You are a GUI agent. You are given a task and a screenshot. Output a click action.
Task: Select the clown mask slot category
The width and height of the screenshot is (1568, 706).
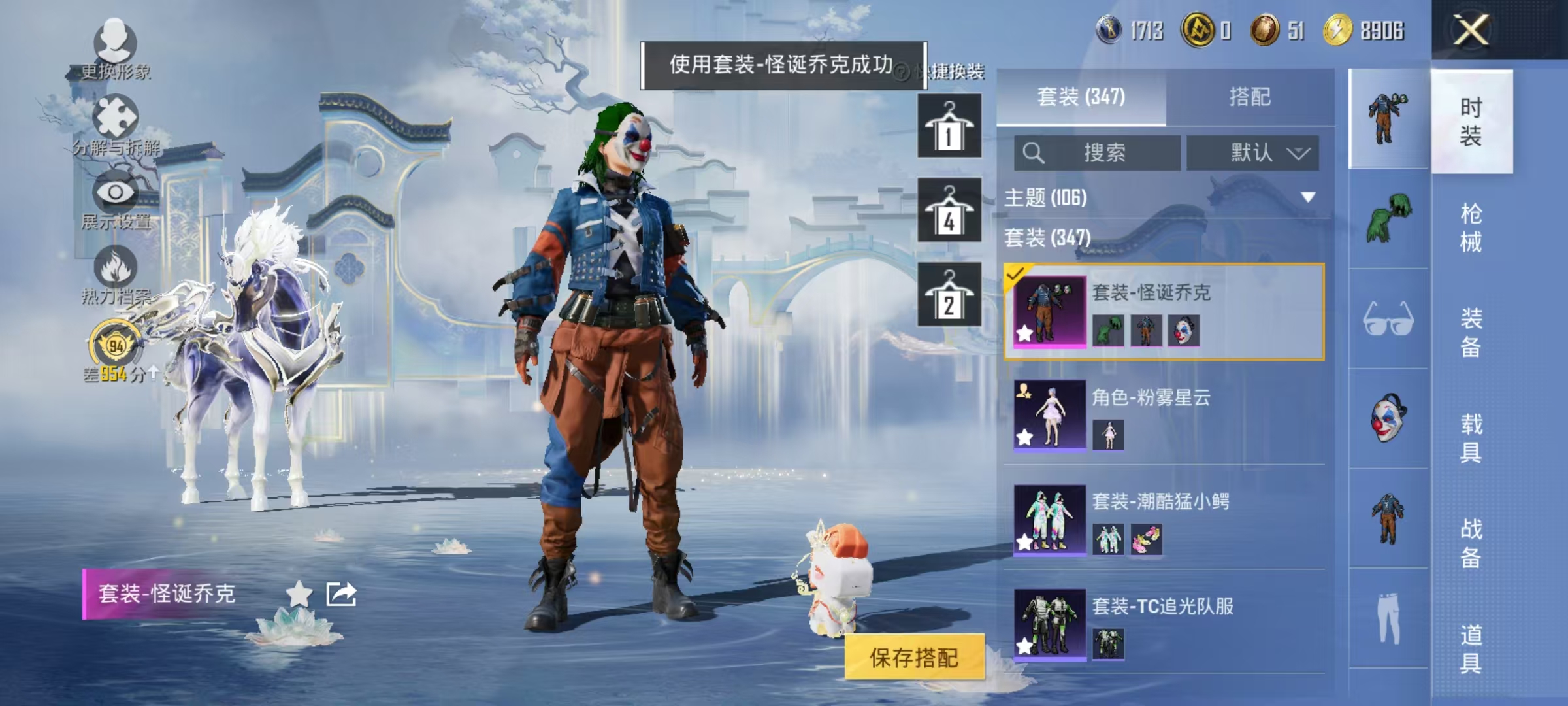point(1388,418)
